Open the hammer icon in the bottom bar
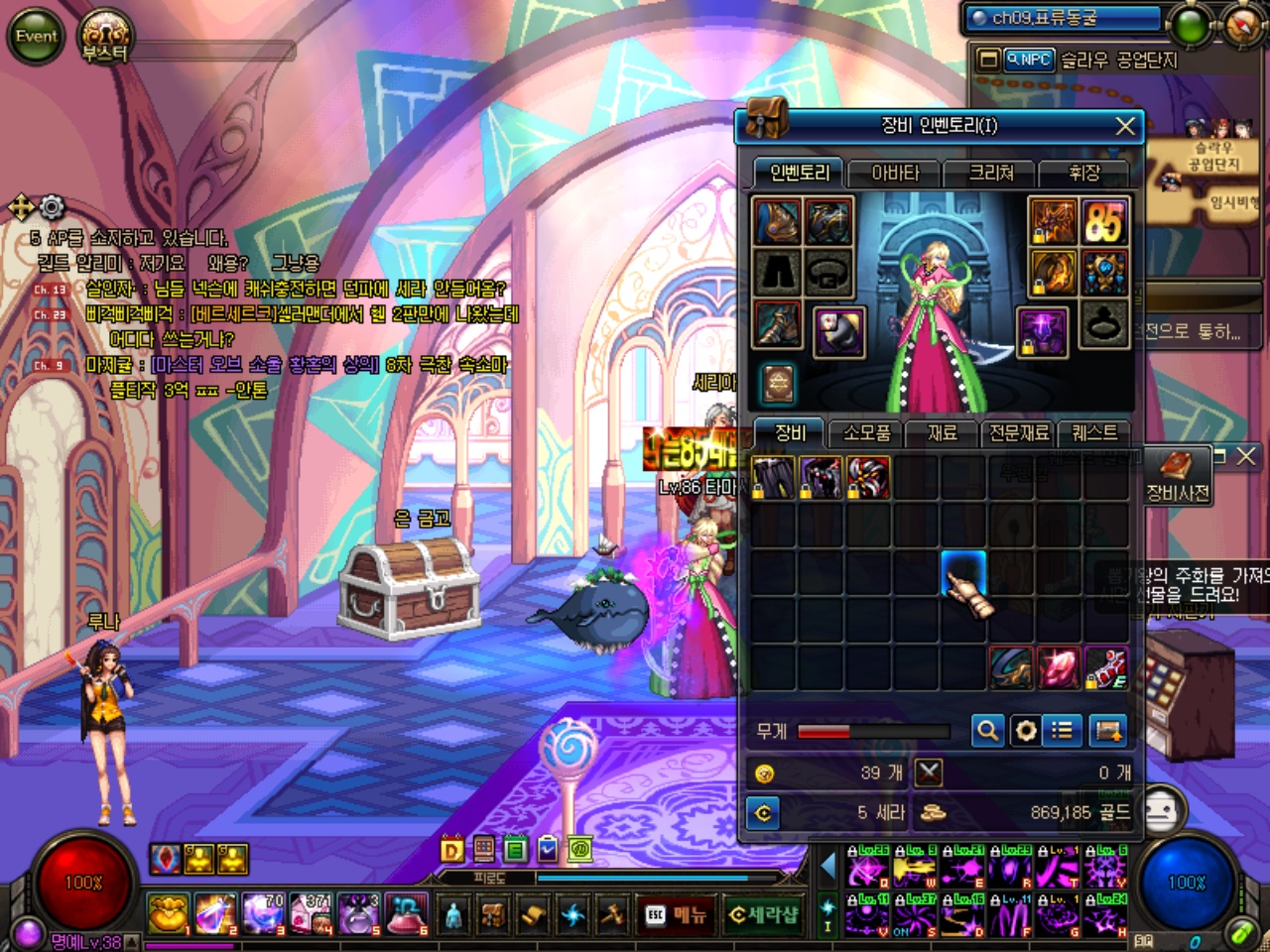The image size is (1270, 952). pos(612,914)
